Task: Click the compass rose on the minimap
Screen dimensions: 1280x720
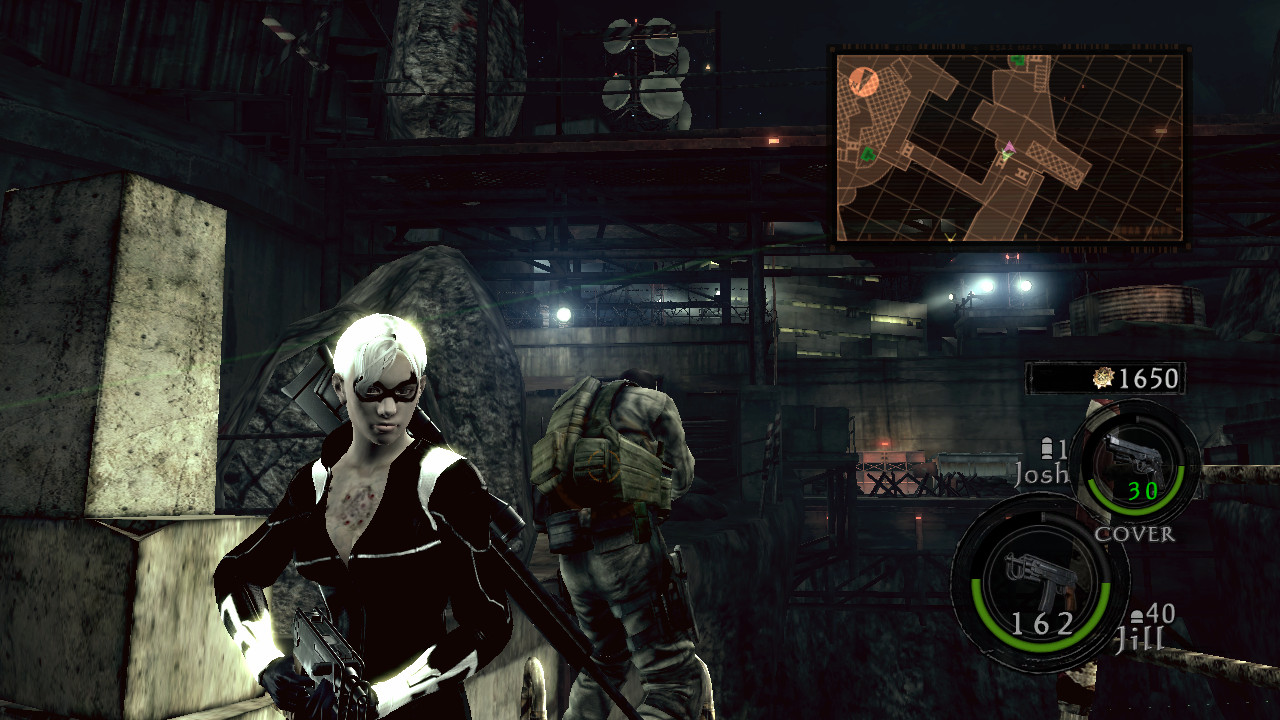Action: point(863,80)
